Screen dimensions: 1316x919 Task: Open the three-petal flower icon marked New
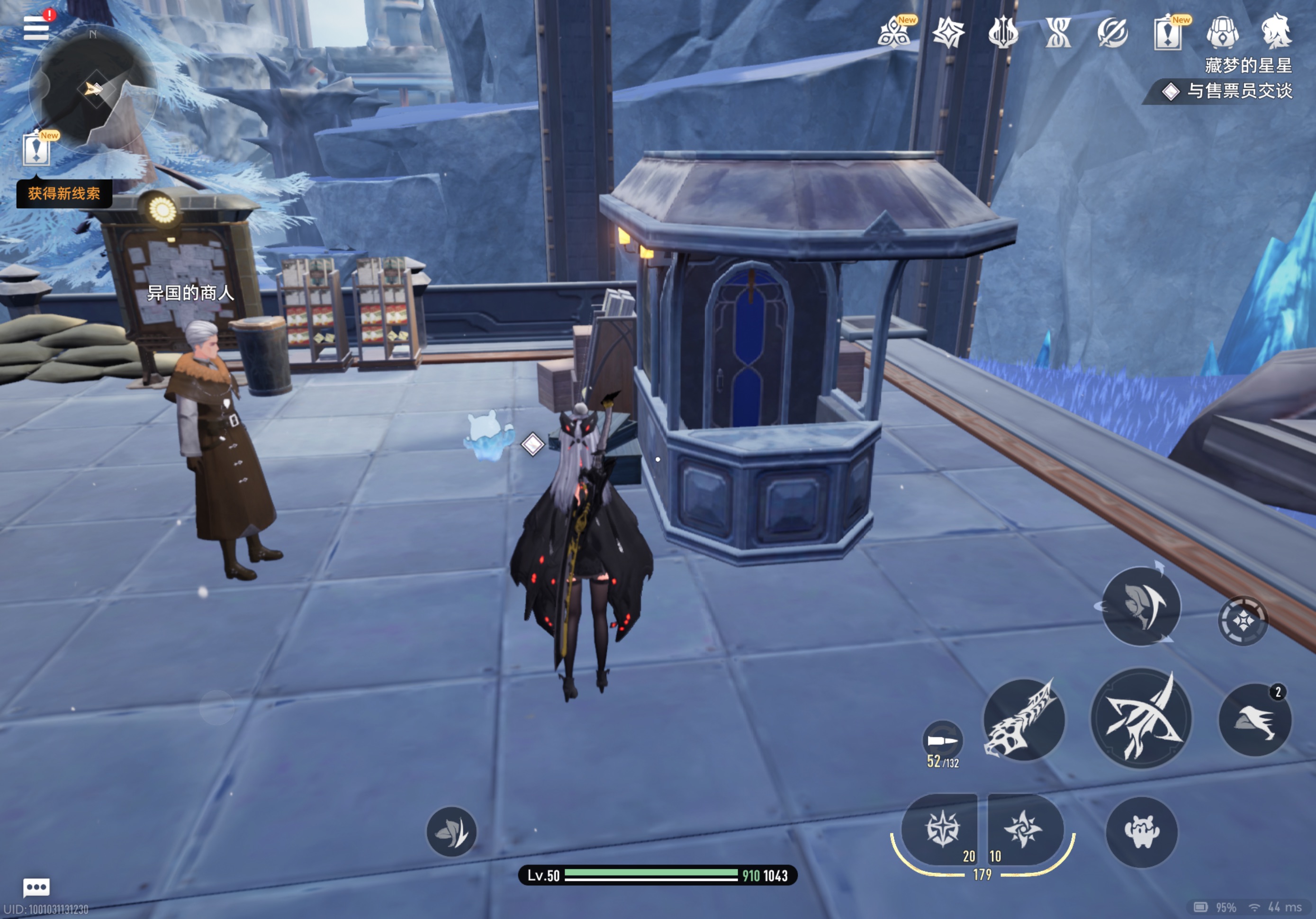(893, 32)
